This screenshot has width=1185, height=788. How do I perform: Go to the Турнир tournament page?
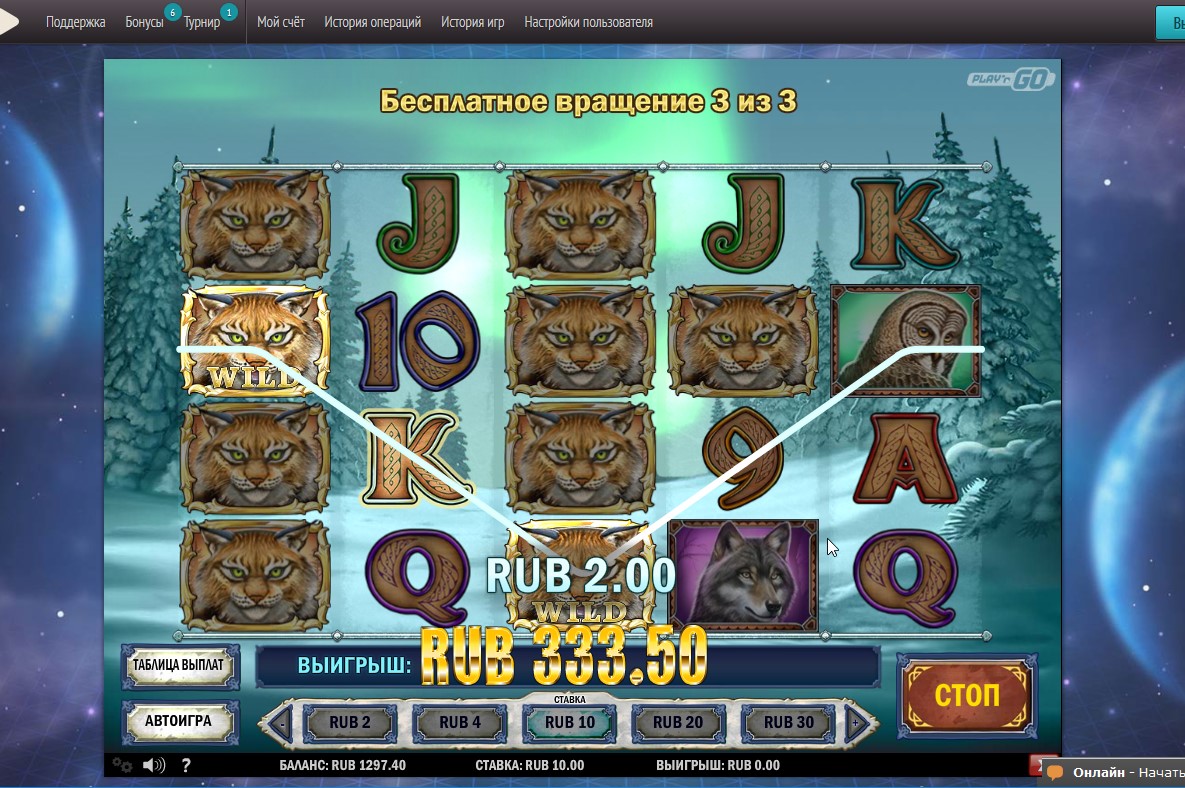point(202,22)
